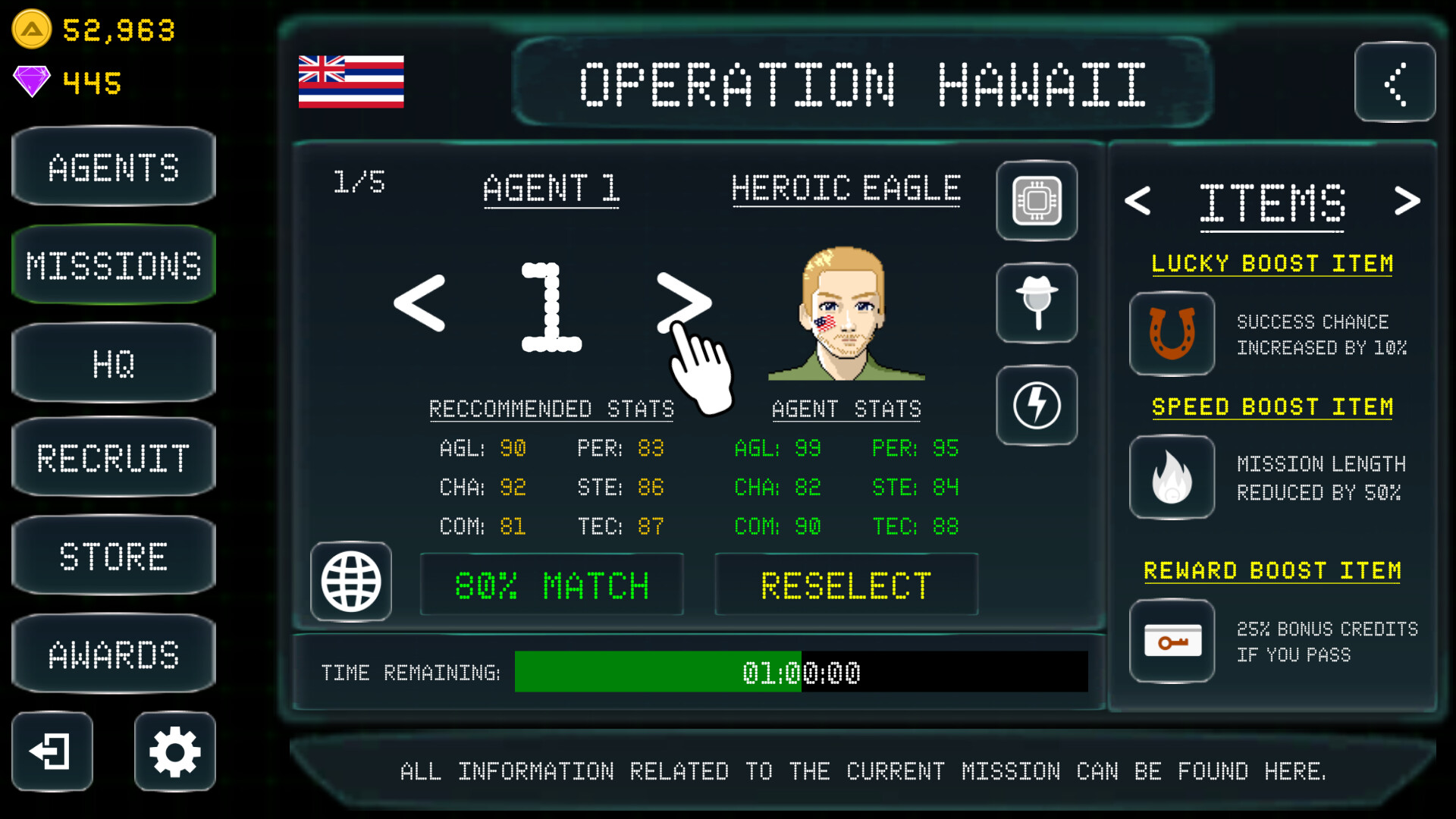The width and height of the screenshot is (1456, 819).
Task: Click the exit/logout icon bottom left
Action: coord(51,752)
